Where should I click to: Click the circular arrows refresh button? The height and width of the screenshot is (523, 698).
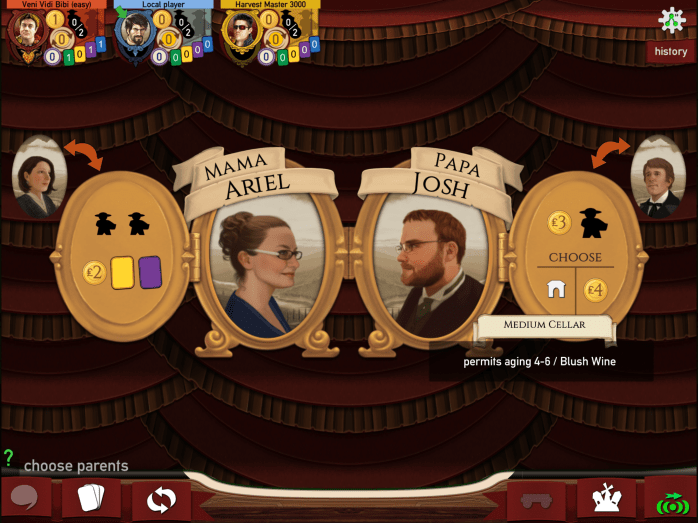coord(160,498)
